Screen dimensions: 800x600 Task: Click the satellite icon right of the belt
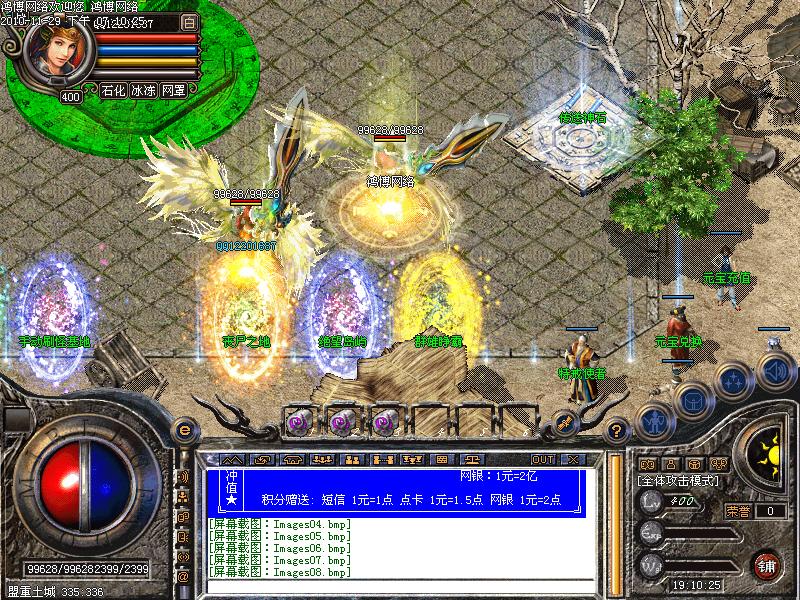(565, 422)
